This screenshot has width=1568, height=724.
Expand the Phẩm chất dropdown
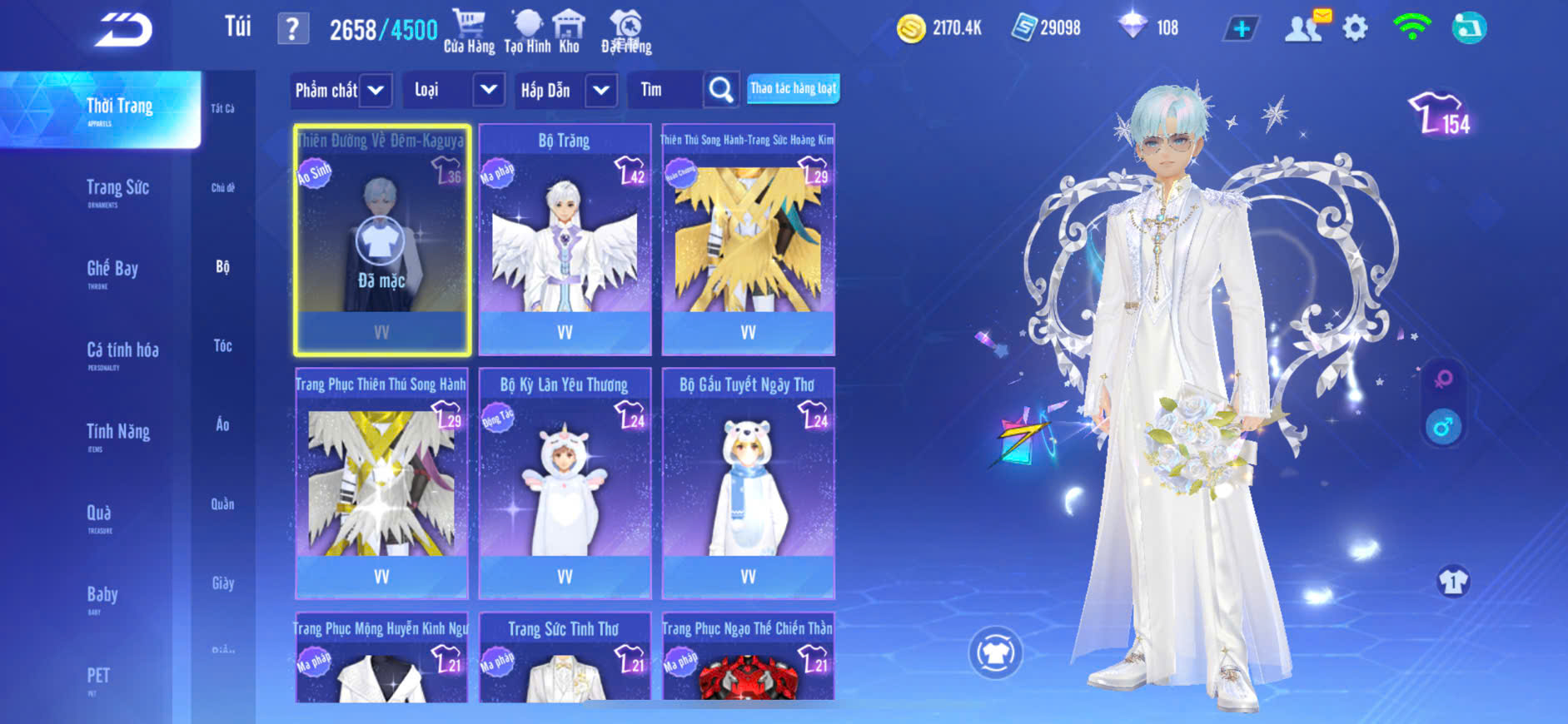coord(376,90)
